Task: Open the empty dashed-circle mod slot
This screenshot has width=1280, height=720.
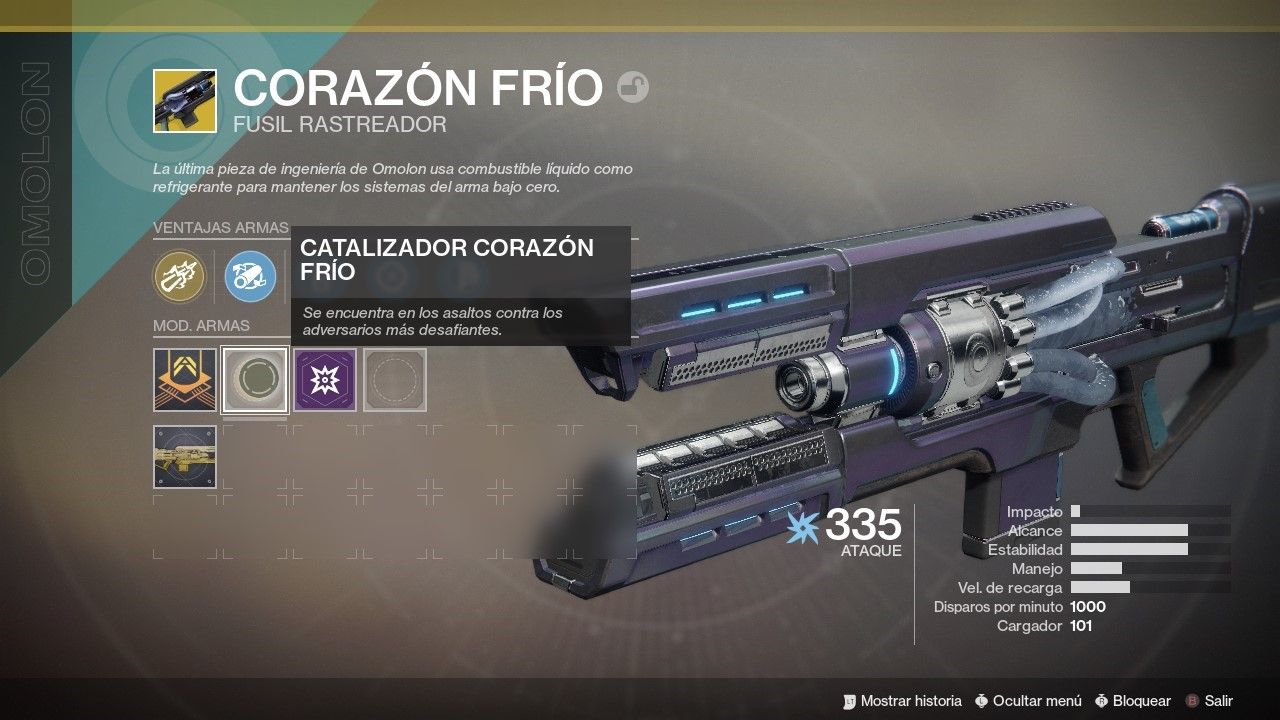Action: pyautogui.click(x=395, y=379)
